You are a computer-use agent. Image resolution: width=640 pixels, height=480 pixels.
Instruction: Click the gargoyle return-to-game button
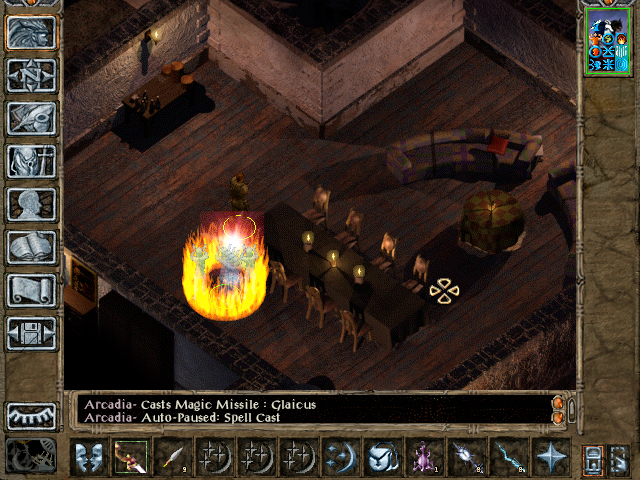[x=31, y=32]
